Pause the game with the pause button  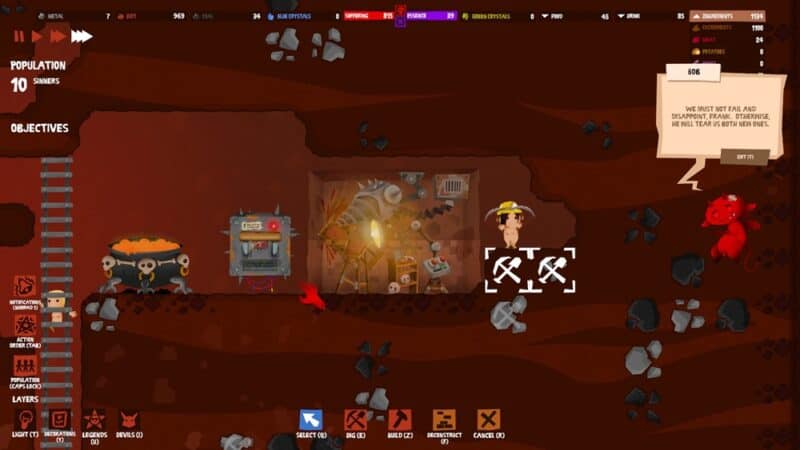[x=19, y=36]
